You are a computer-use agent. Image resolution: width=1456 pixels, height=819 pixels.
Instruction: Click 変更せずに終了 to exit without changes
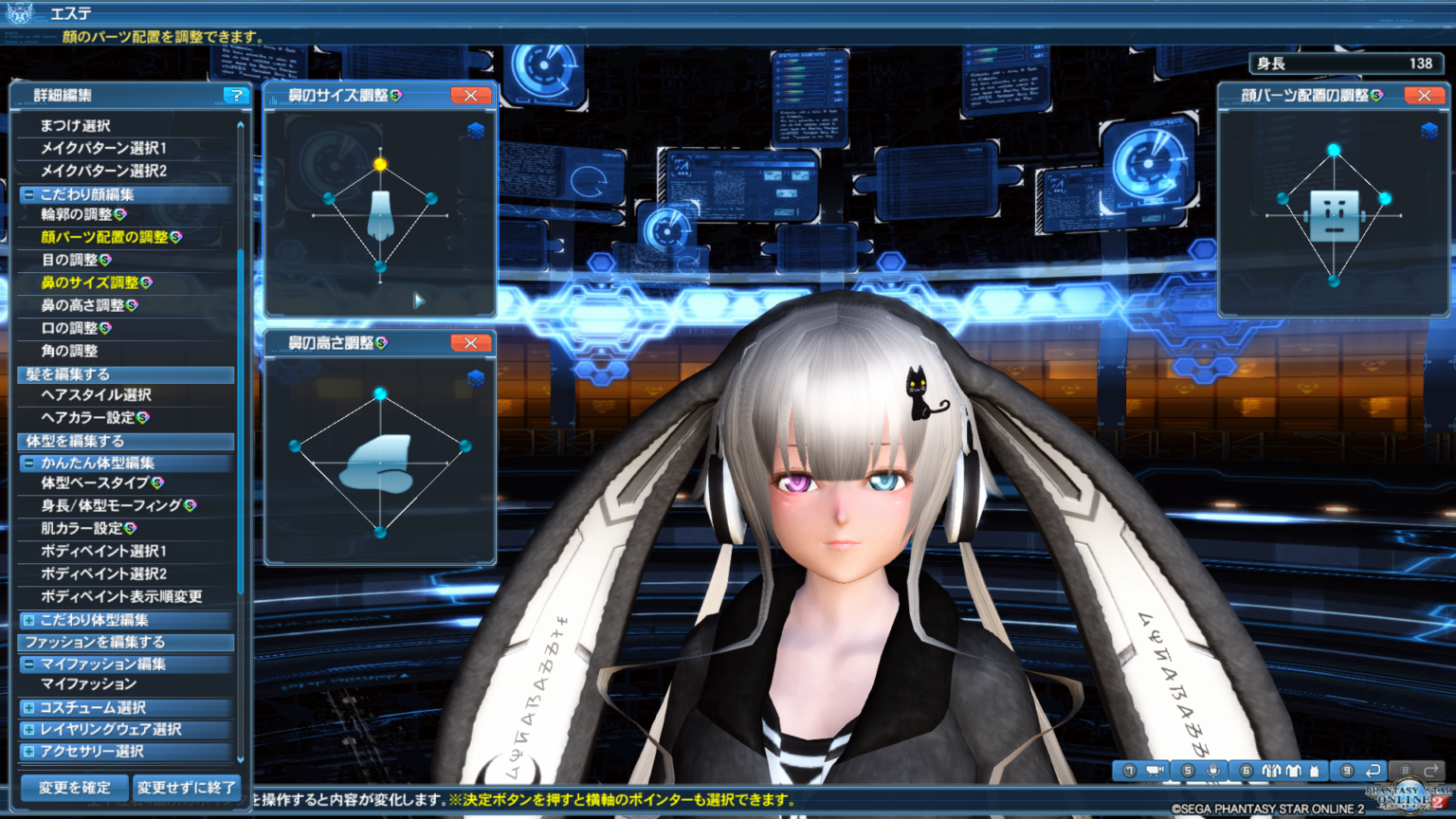[x=187, y=788]
